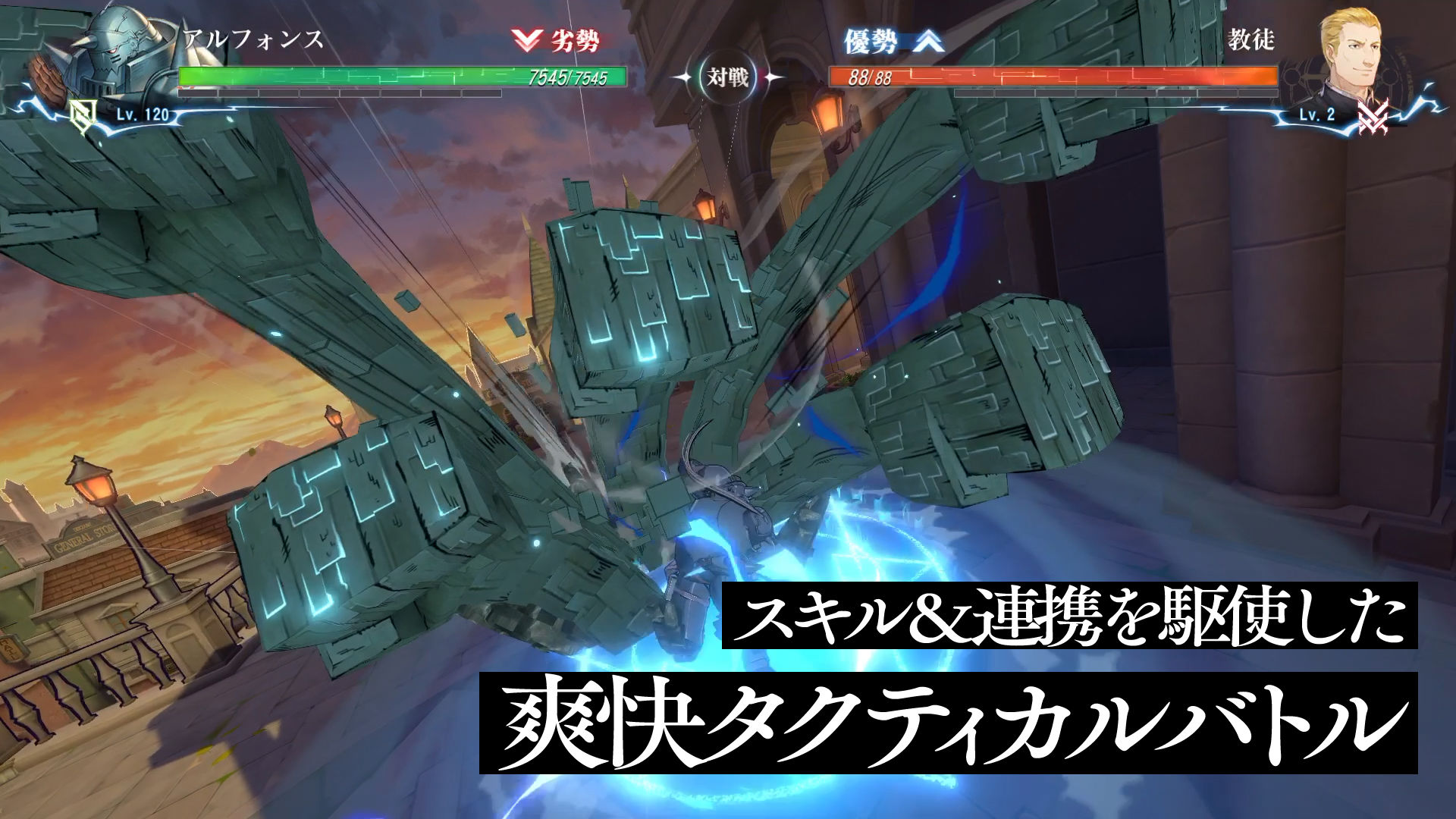Click the 7545/7545 green health bar

coord(402,77)
